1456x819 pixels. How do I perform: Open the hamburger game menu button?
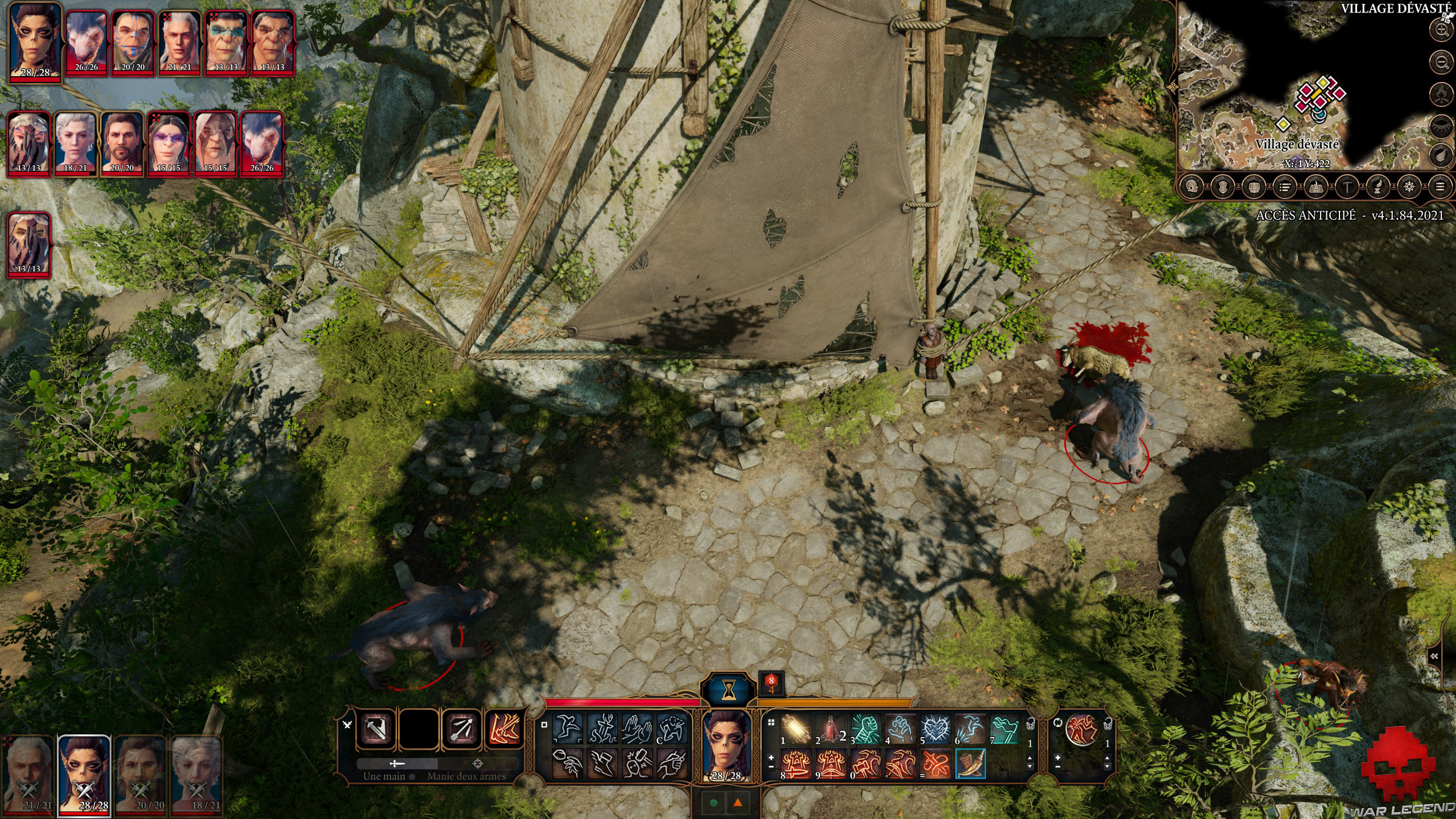[x=1440, y=187]
